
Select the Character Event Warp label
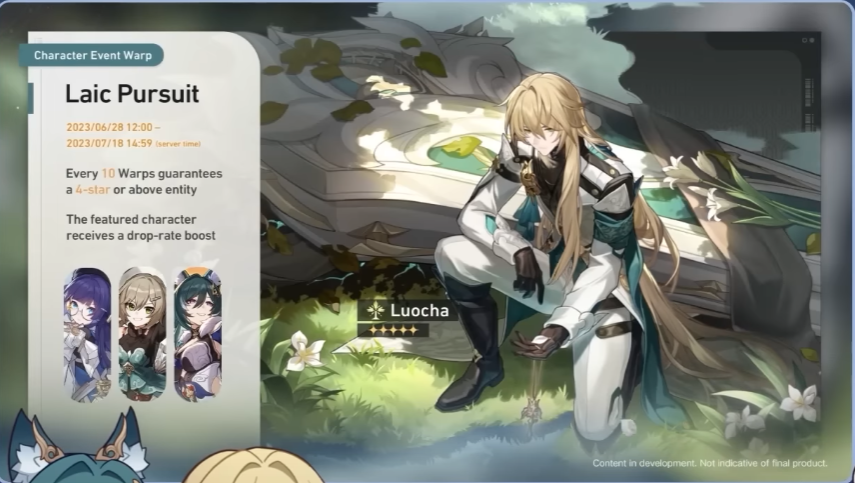click(x=90, y=55)
